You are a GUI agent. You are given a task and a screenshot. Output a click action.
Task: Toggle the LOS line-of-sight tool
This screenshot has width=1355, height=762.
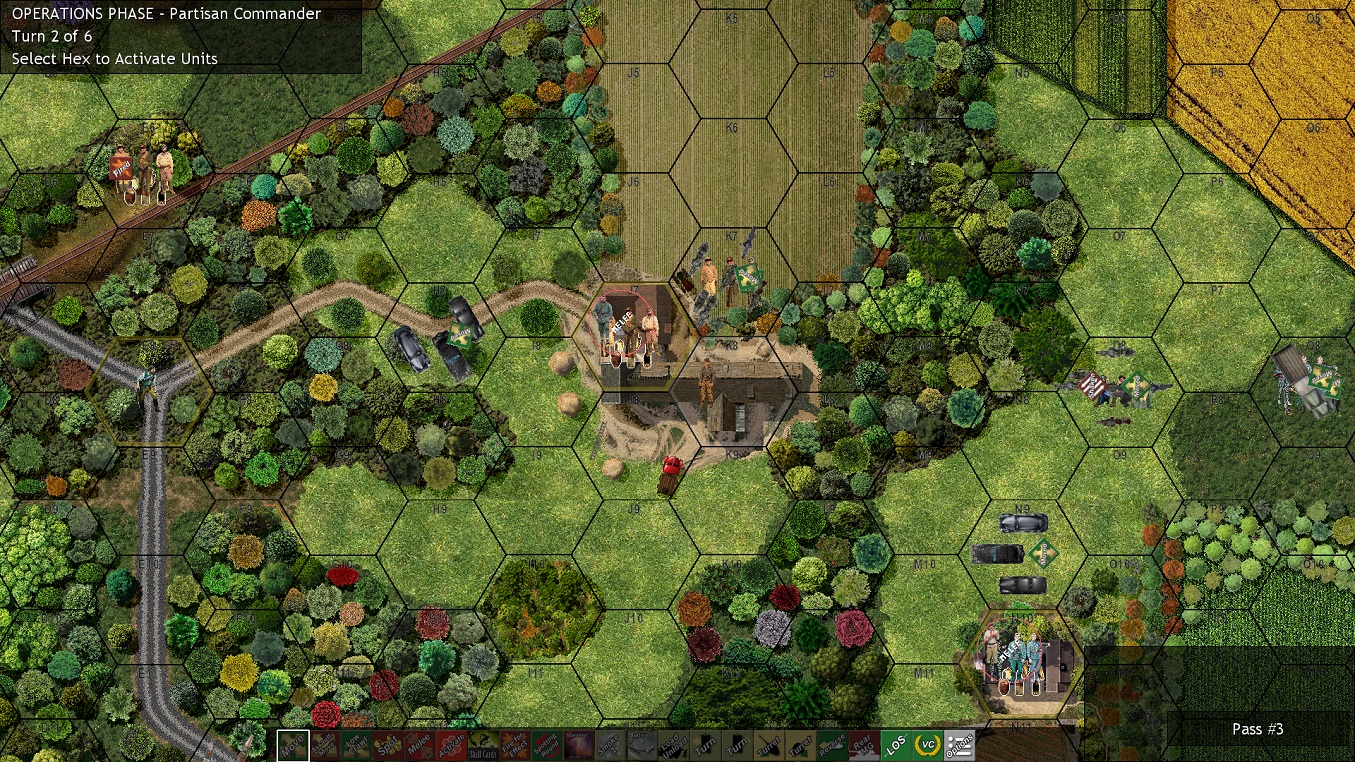coord(896,745)
